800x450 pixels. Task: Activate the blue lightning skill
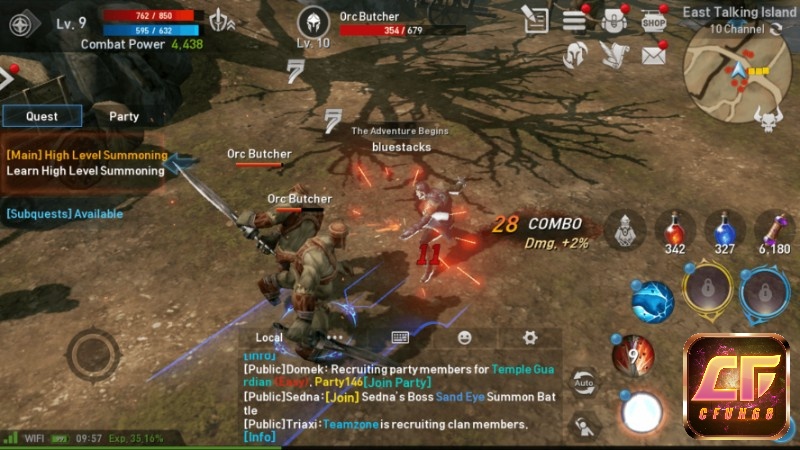click(x=652, y=298)
